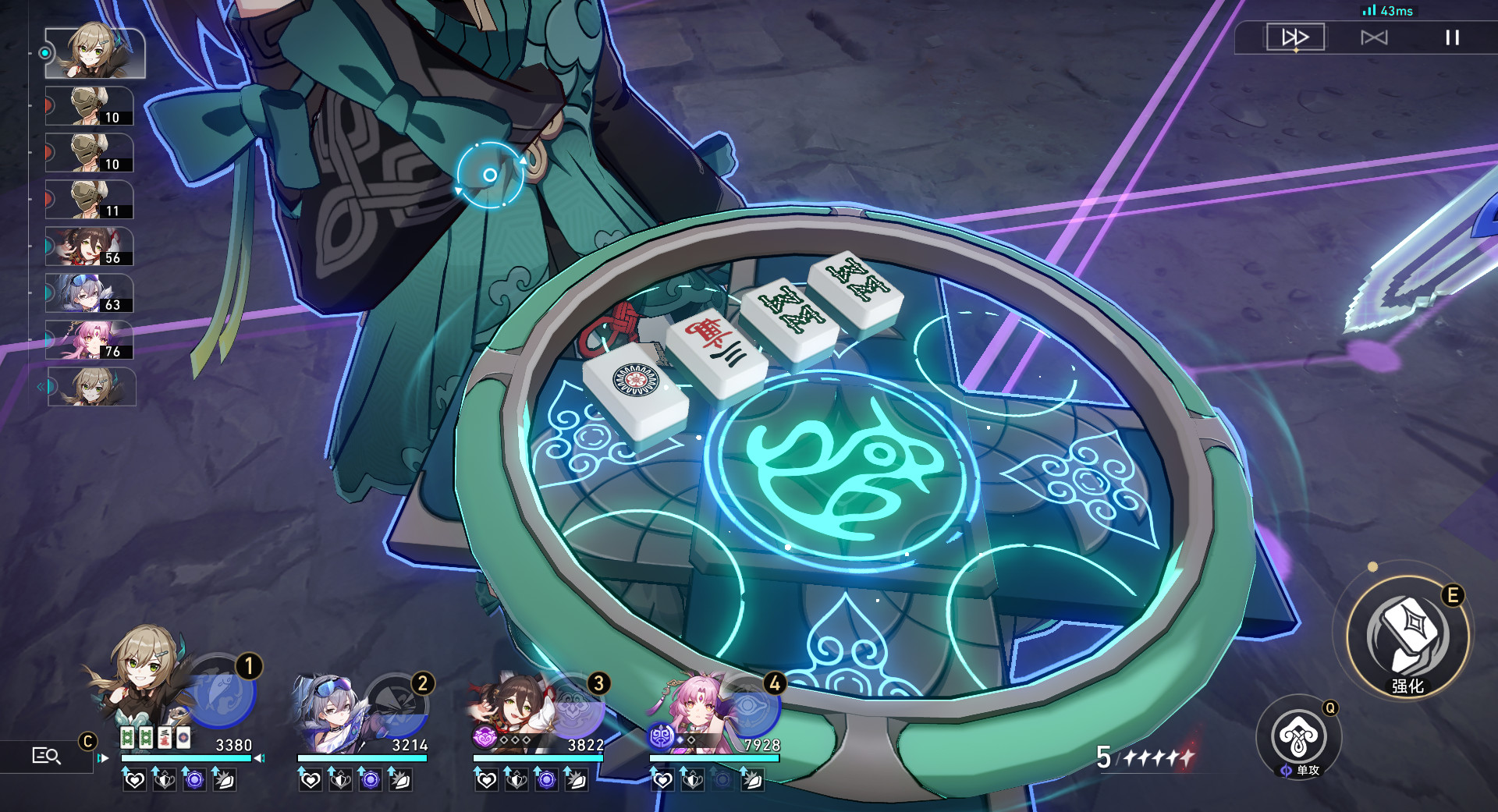
Task: Click the heart buff icon under the 3380 HP bar
Action: [x=135, y=781]
